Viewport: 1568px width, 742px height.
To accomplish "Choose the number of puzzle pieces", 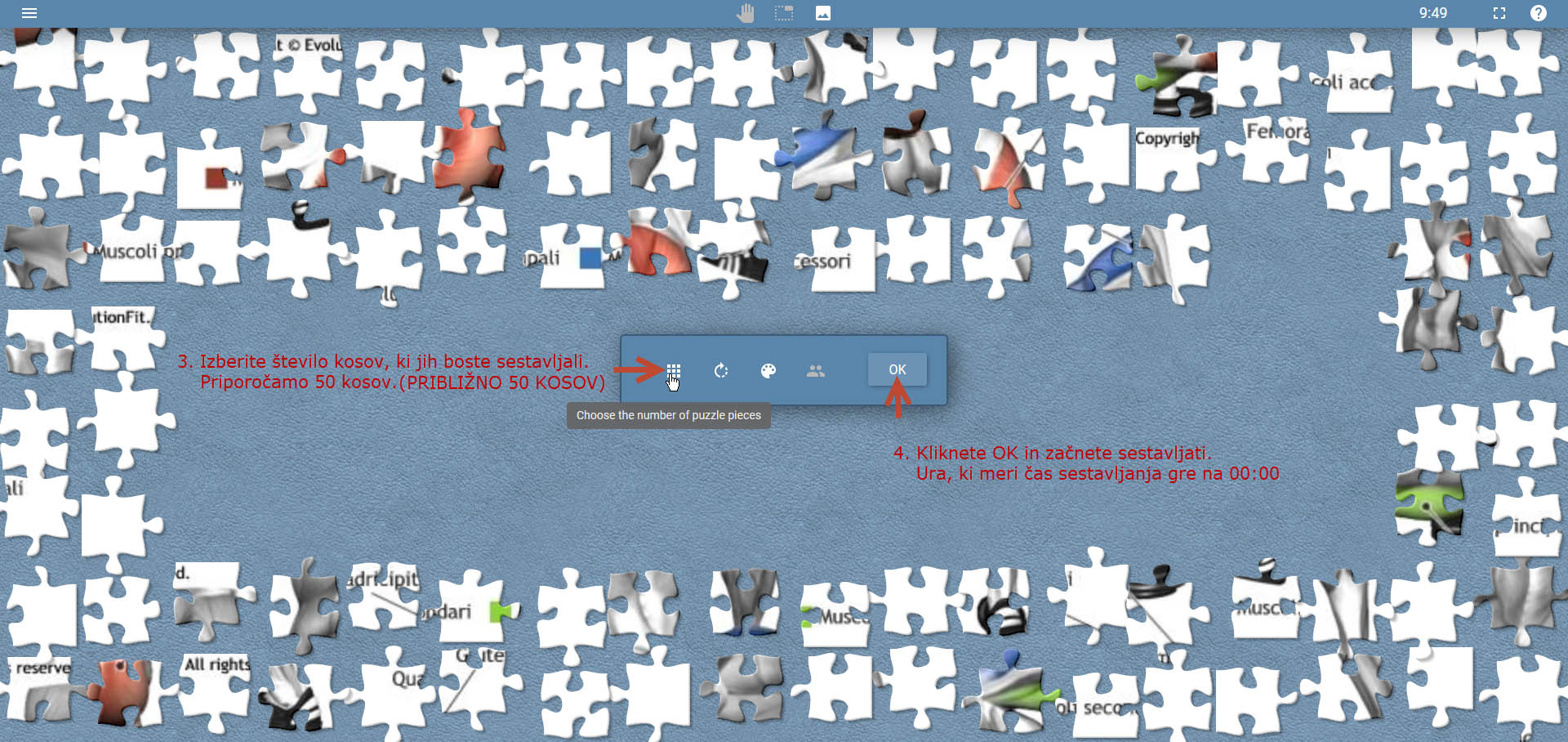I will [674, 371].
